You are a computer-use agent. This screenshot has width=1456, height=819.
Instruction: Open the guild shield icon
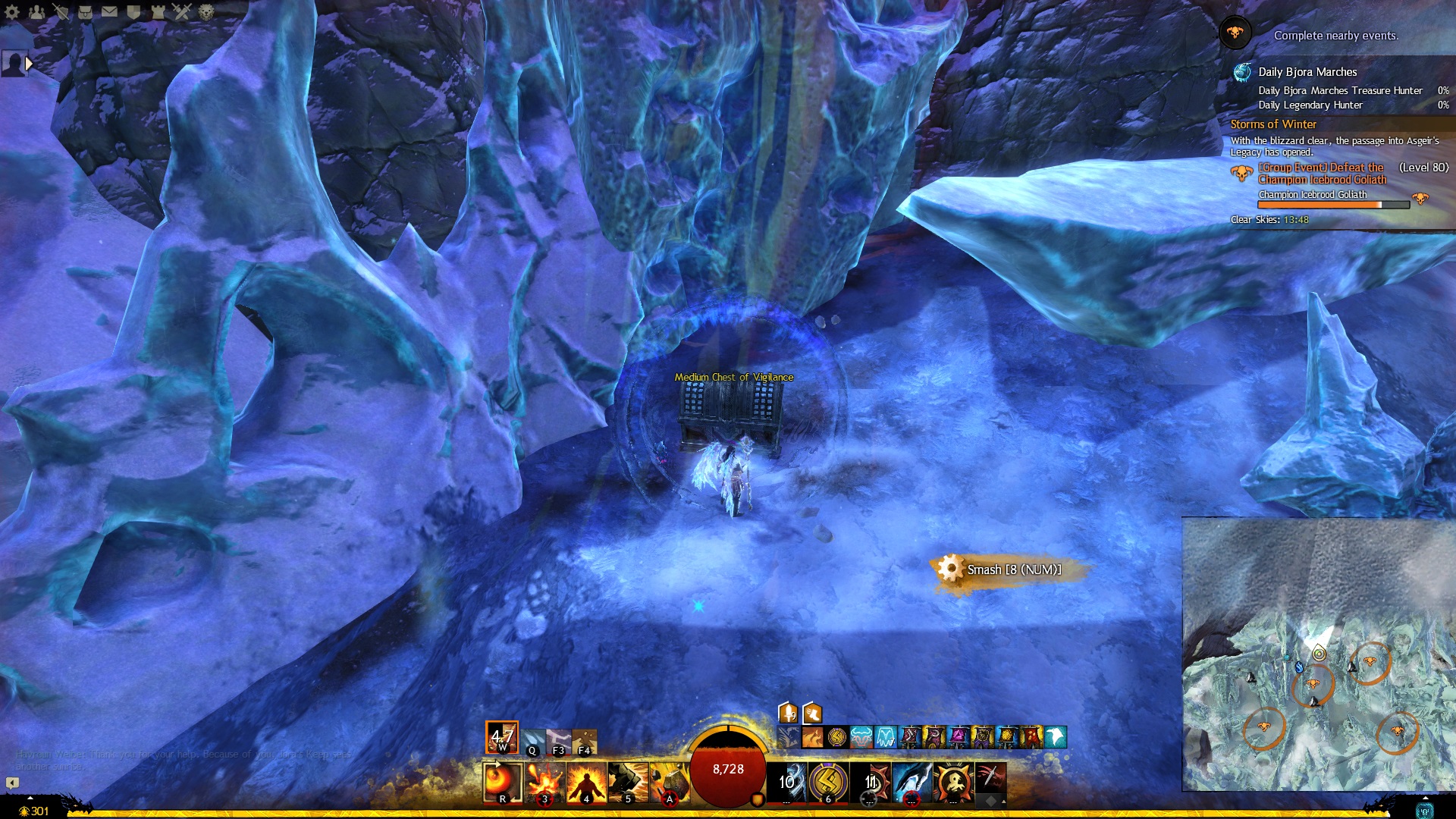(x=133, y=11)
